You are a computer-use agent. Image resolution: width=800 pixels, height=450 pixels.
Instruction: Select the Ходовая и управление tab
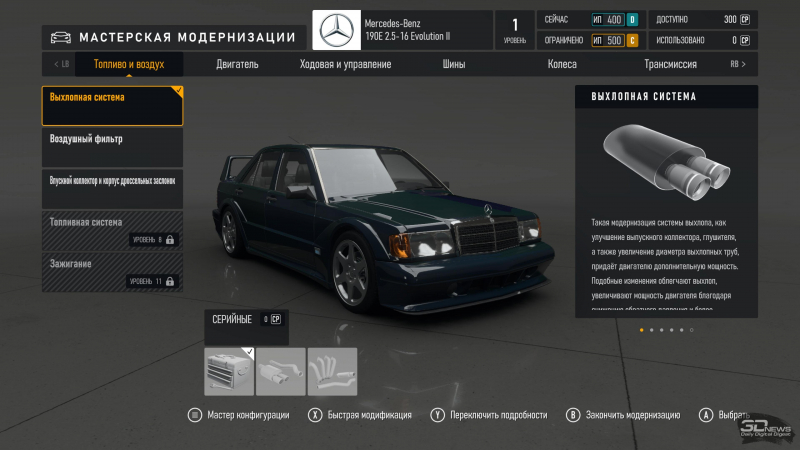(345, 64)
